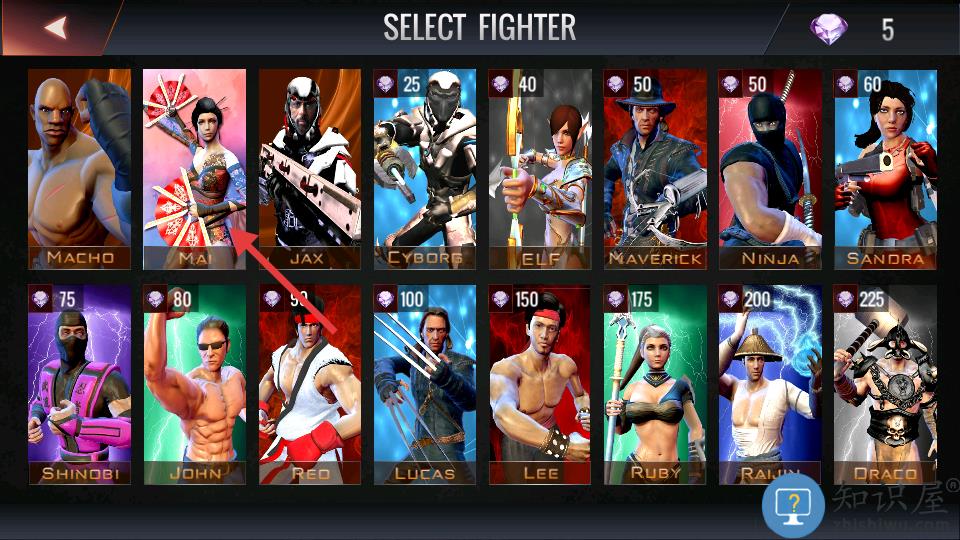Choose the John fighter card
The image size is (960, 540).
pyautogui.click(x=194, y=385)
